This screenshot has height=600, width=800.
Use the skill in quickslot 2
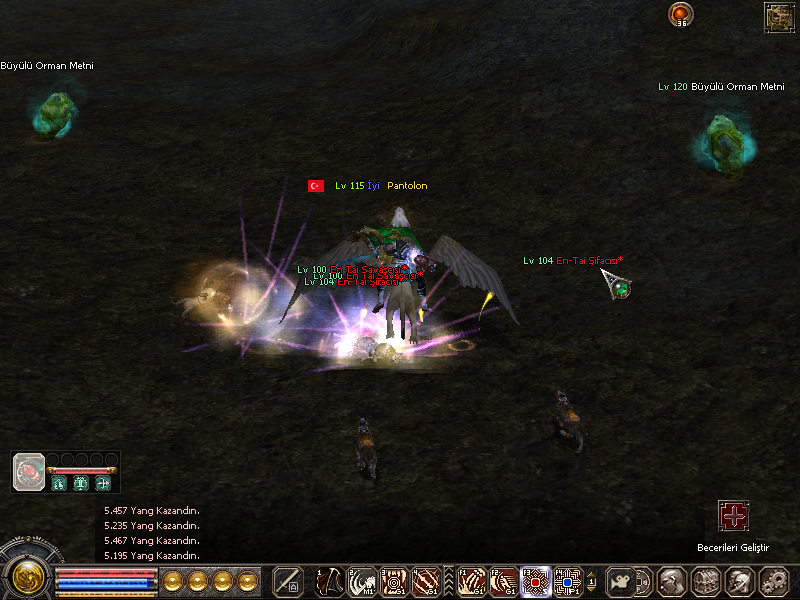362,581
